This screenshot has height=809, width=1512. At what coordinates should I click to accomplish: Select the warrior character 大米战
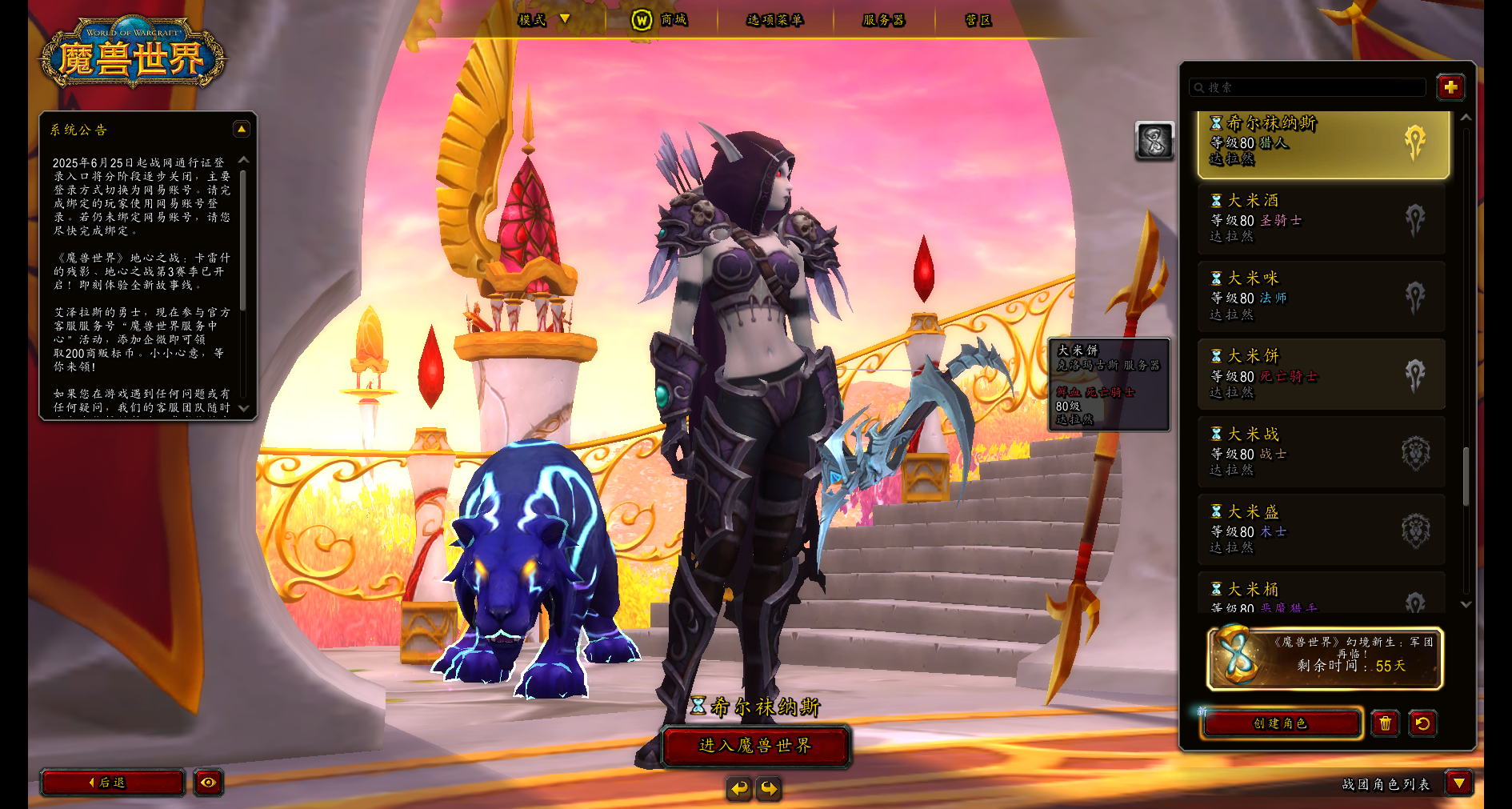(1322, 452)
